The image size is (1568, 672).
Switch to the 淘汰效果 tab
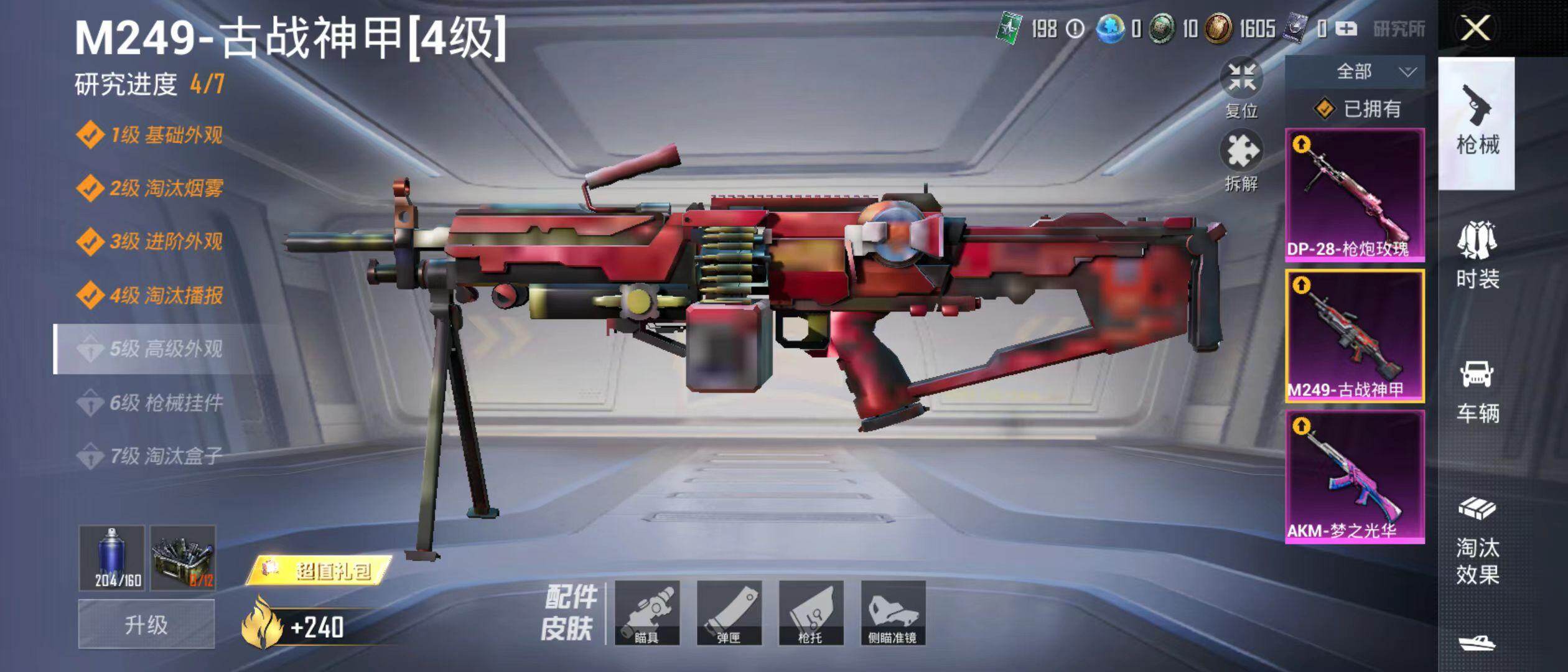pyautogui.click(x=1477, y=541)
